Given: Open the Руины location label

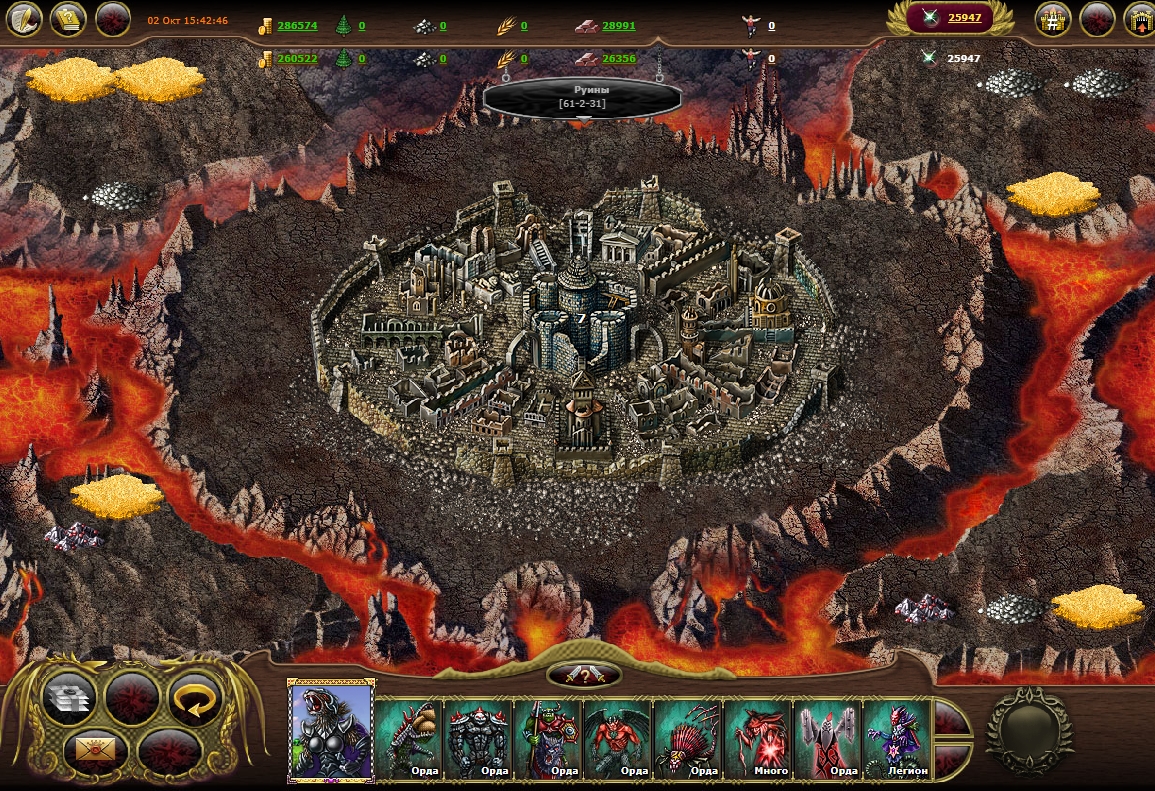Looking at the screenshot, I should 582,97.
